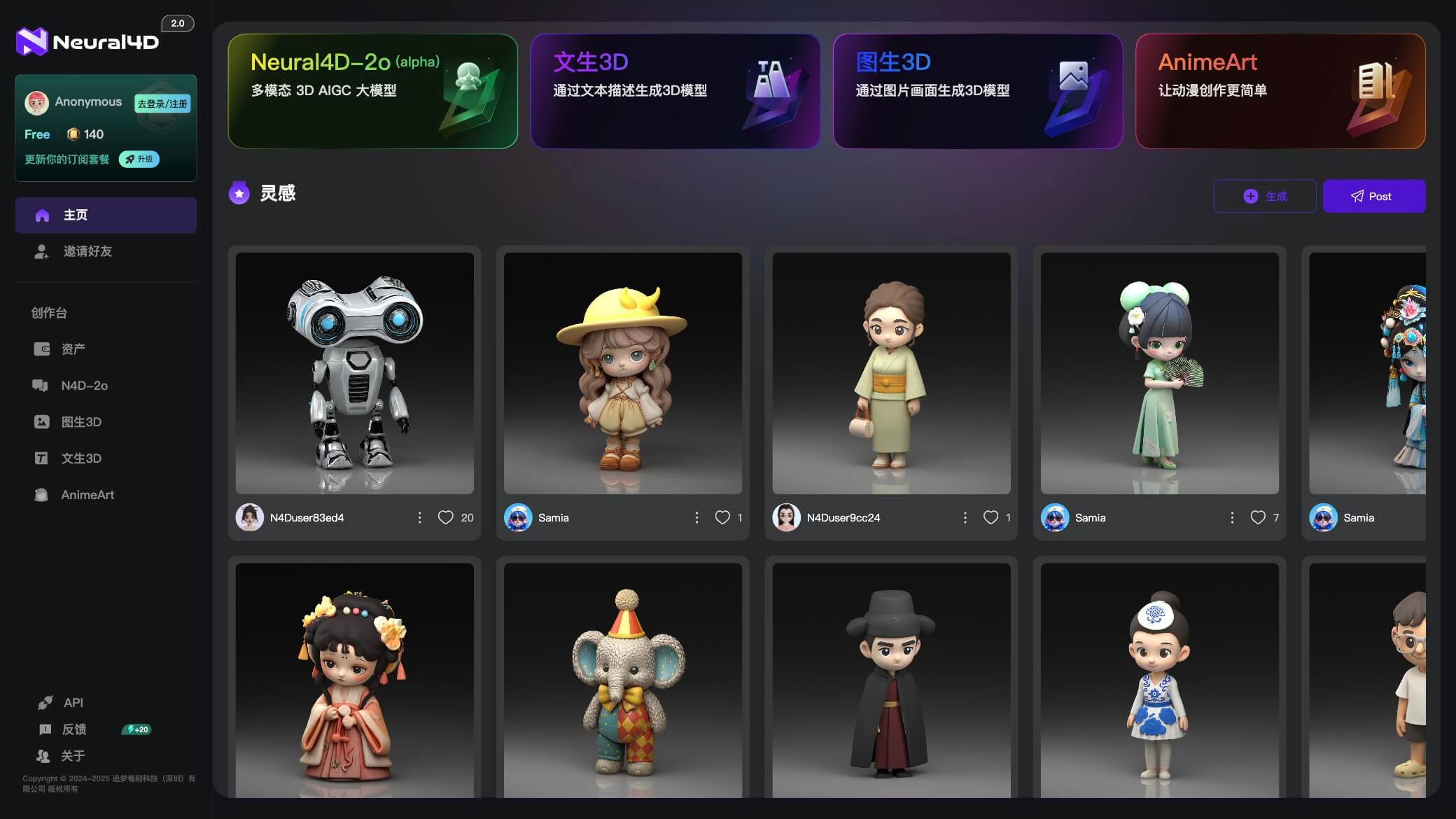The width and height of the screenshot is (1456, 819).
Task: Select the AnimeArt sidebar icon
Action: (x=42, y=494)
